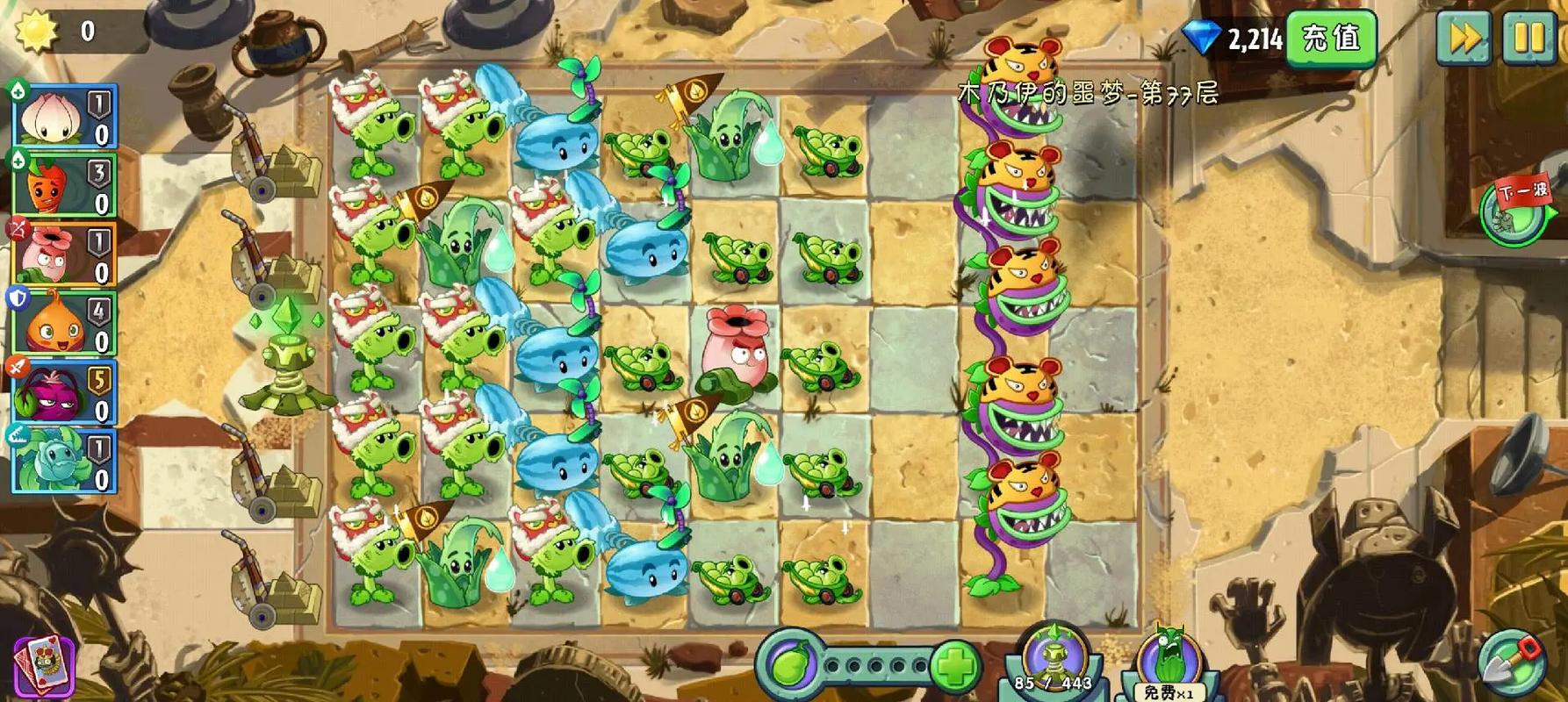Pause the game
The image size is (1568, 702).
tap(1528, 39)
